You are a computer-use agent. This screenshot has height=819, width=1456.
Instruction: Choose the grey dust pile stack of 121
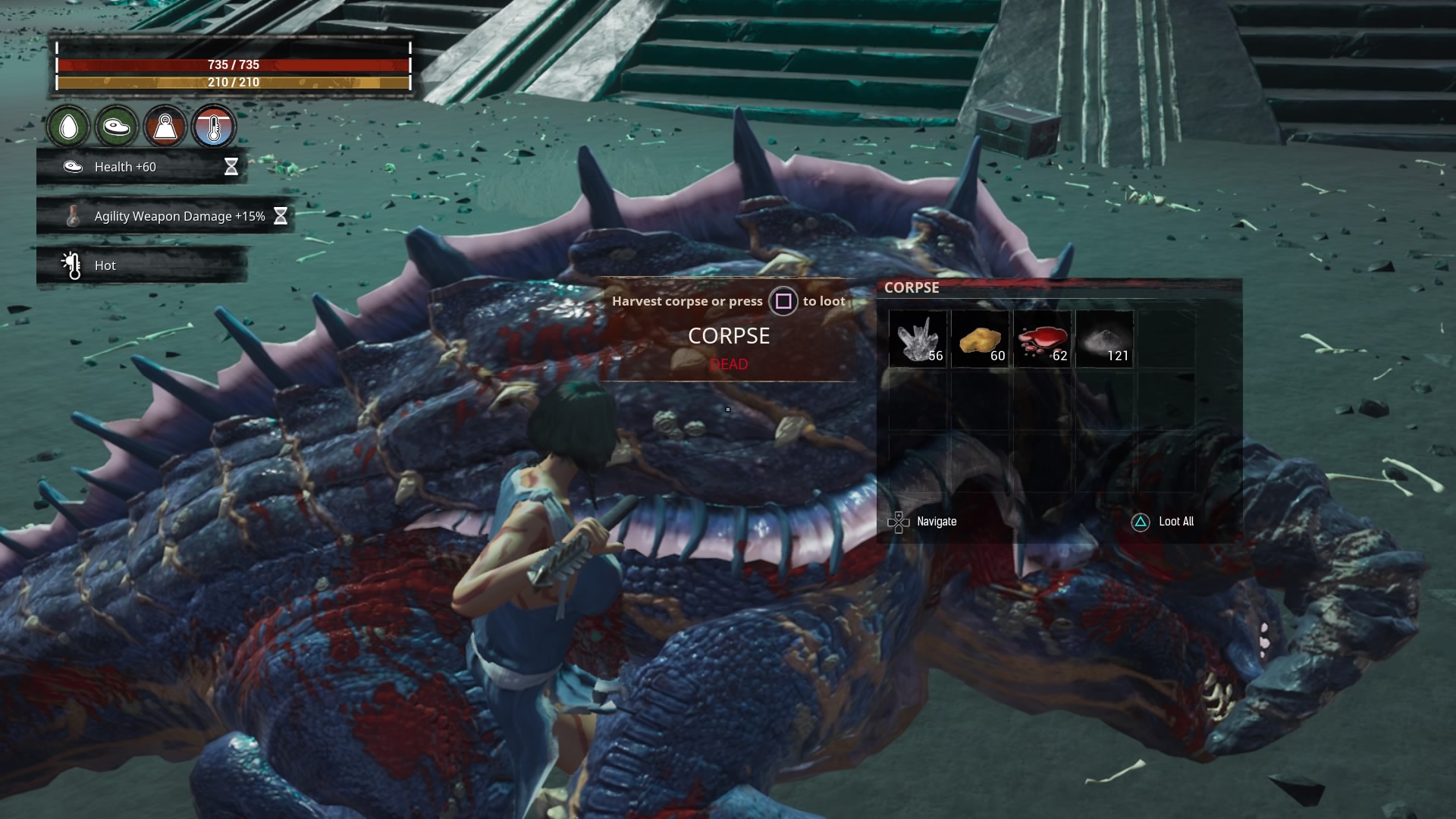coord(1104,339)
